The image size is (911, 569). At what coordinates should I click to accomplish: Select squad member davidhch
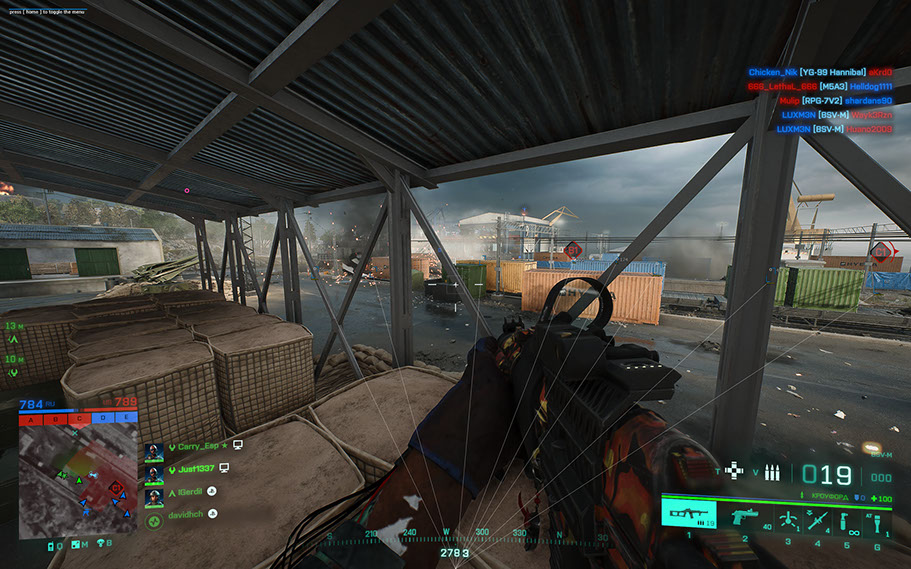(185, 514)
